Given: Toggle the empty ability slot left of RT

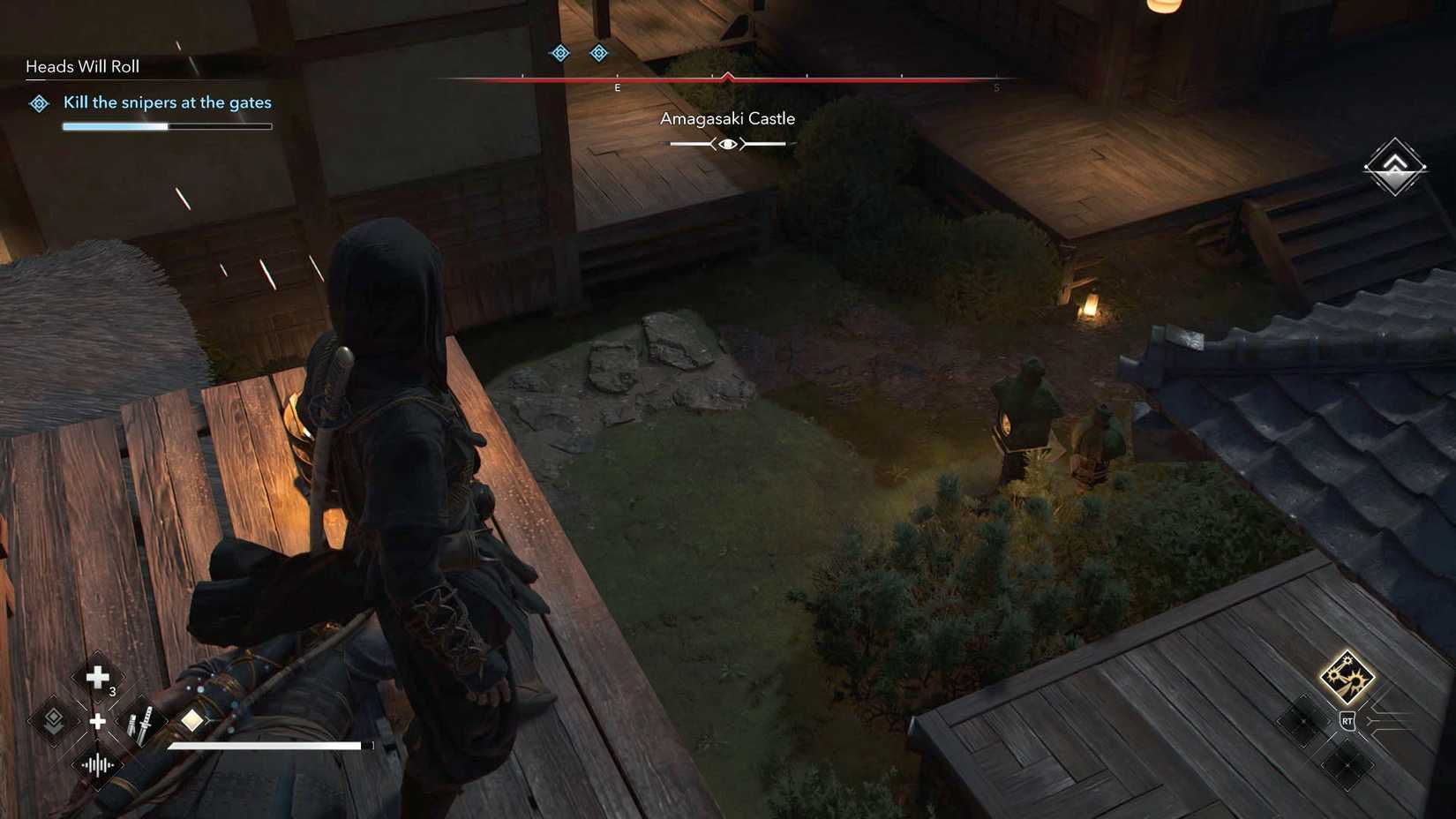Looking at the screenshot, I should (1303, 720).
